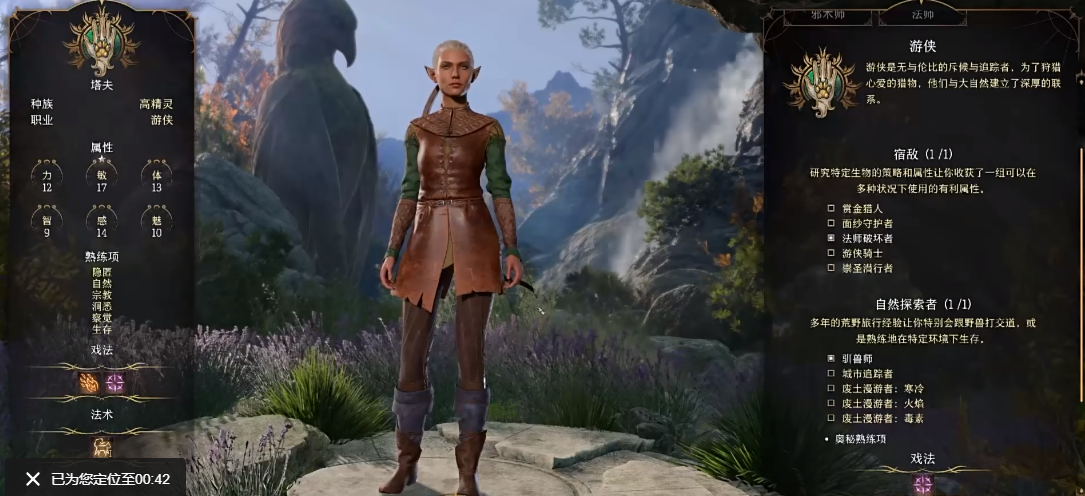The width and height of the screenshot is (1085, 496).
Task: Close the 已为您定位至00:42 video notification
Action: tap(33, 479)
